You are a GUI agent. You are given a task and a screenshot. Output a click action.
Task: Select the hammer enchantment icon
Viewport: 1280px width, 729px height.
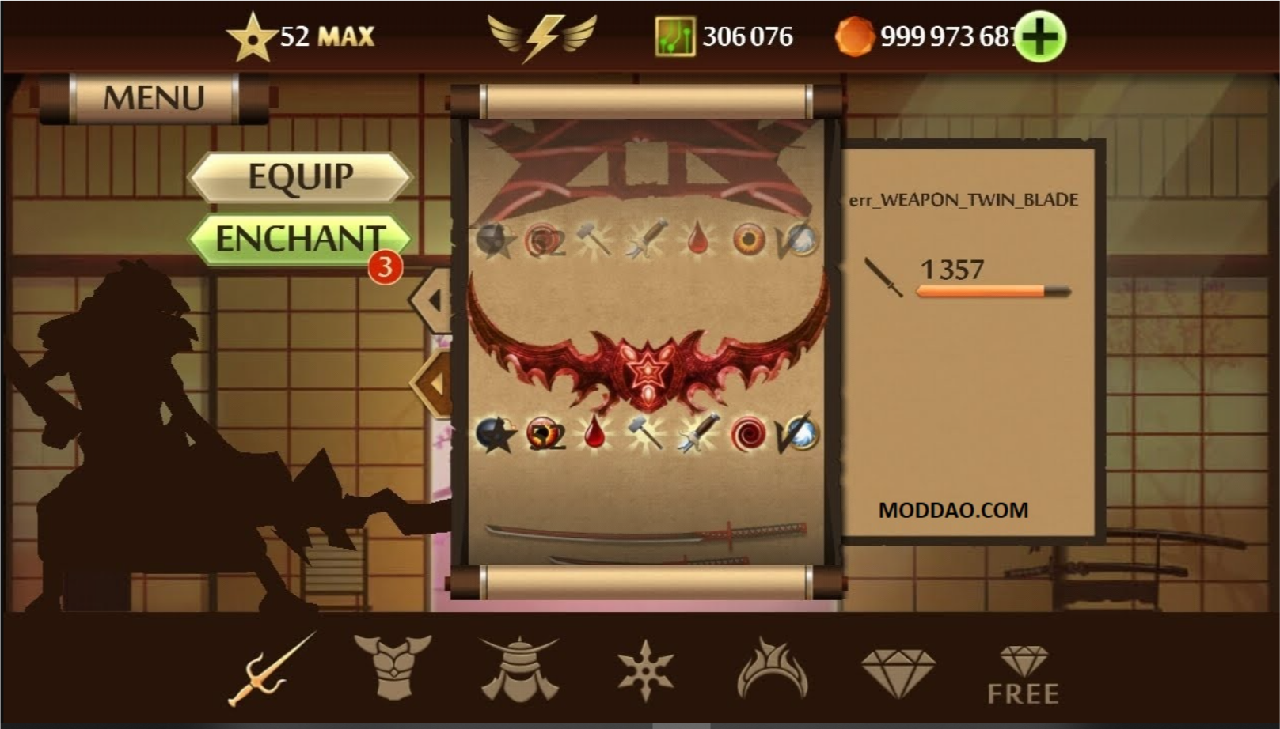[x=645, y=437]
